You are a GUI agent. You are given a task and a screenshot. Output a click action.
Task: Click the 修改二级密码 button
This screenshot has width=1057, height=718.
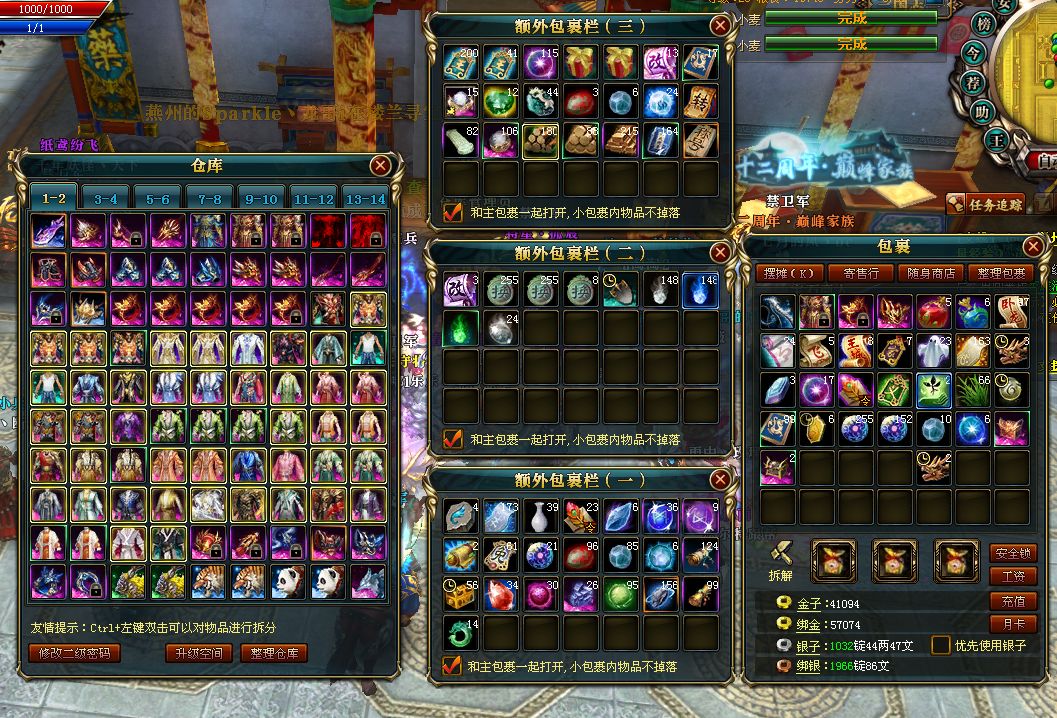76,653
